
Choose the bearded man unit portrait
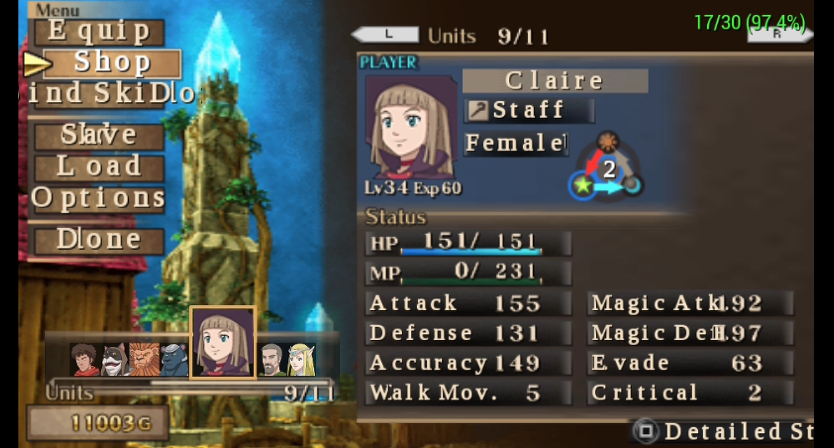pyautogui.click(x=271, y=360)
